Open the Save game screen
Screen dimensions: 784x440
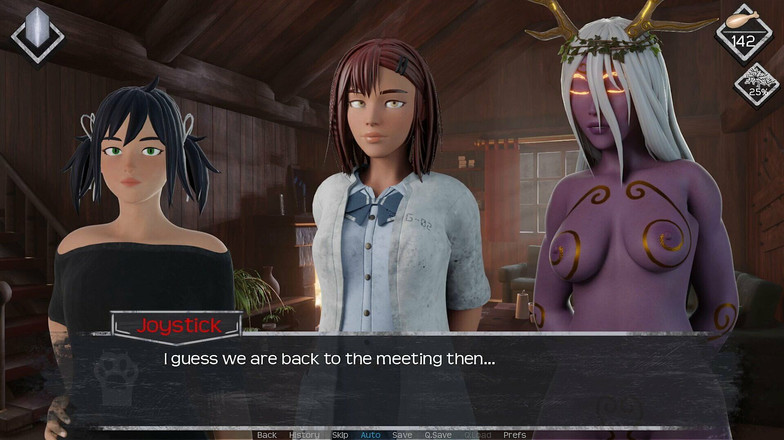(402, 435)
